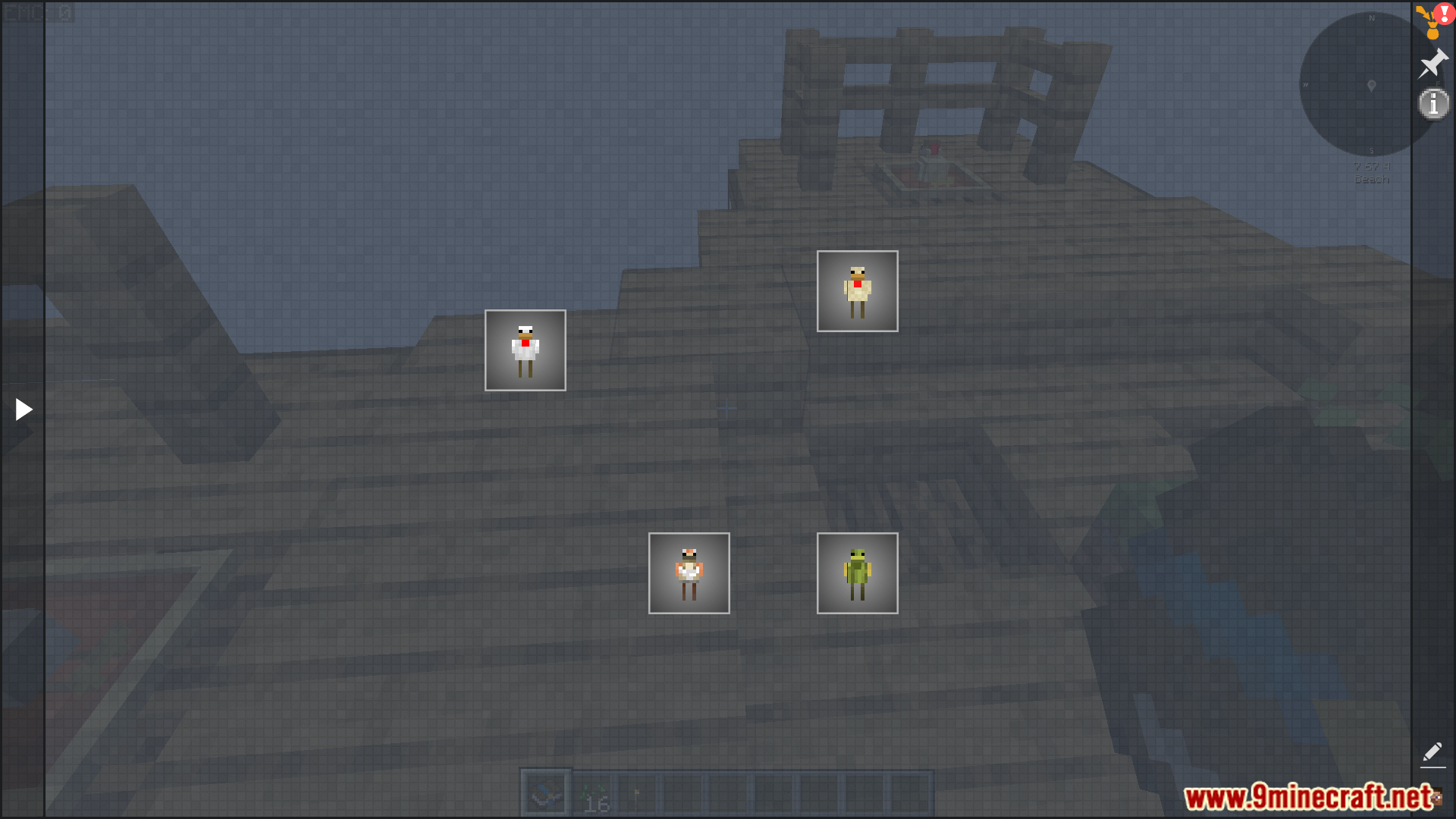Viewport: 1456px width, 819px height.
Task: Select the chicken icon on the upper platform
Action: click(857, 290)
